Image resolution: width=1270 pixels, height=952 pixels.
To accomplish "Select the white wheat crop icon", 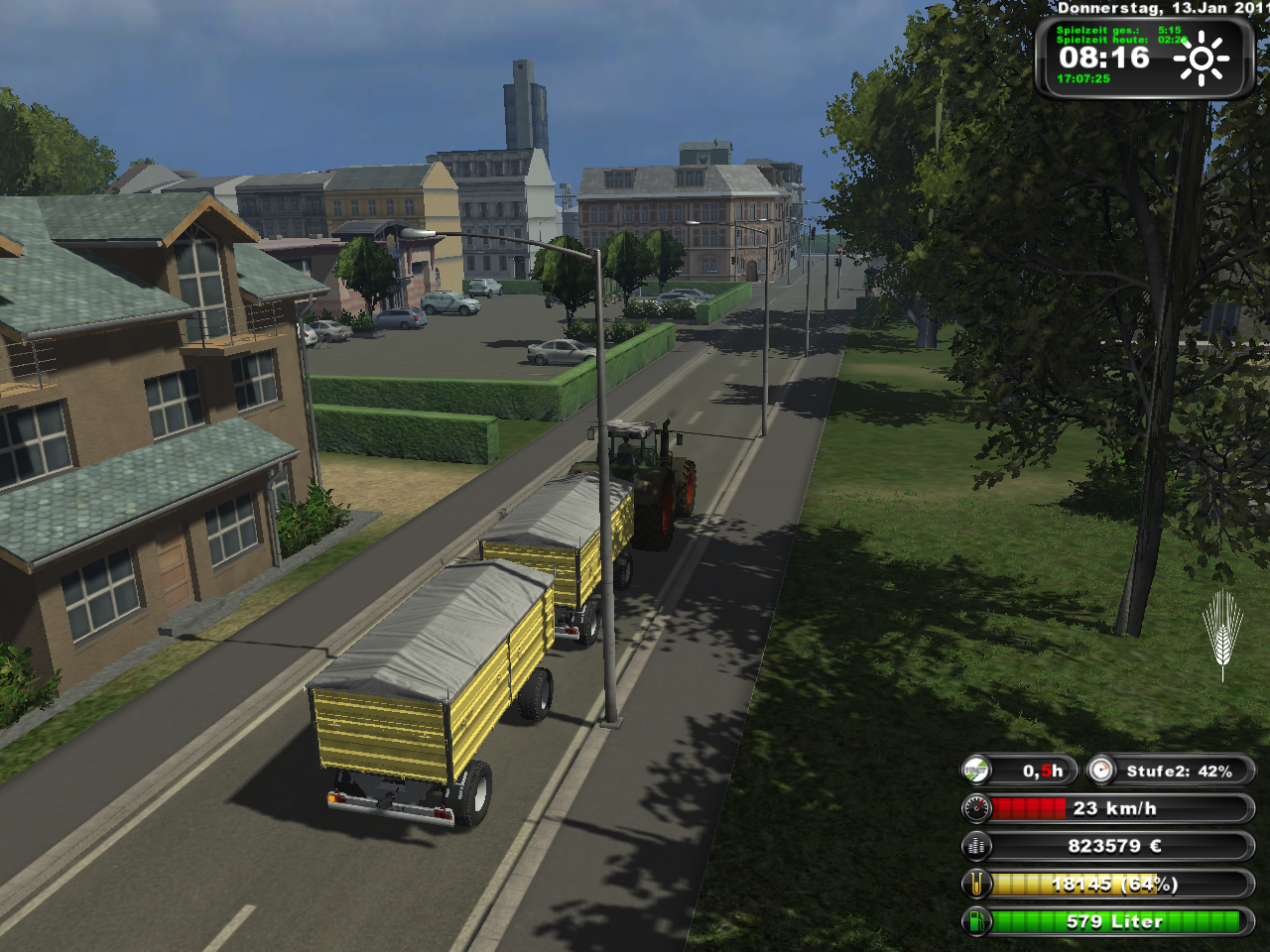I will coord(1222,634).
